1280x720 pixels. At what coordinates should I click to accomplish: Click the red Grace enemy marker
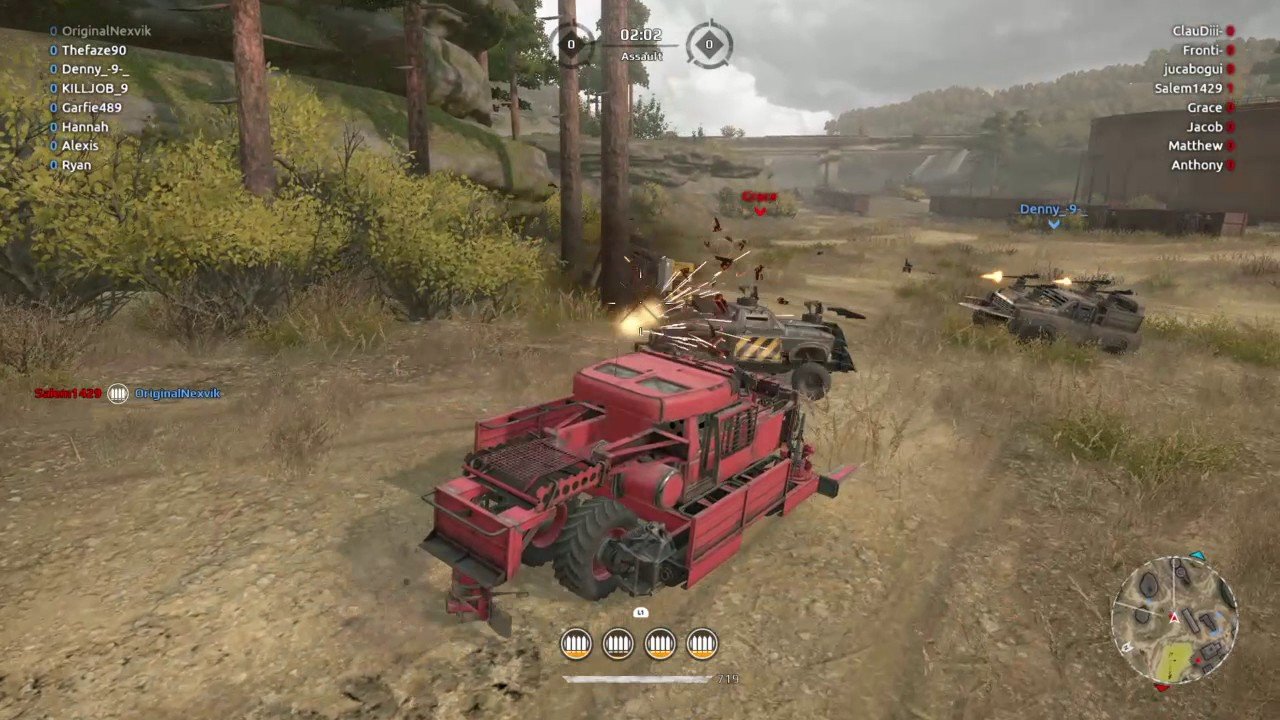pos(759,198)
